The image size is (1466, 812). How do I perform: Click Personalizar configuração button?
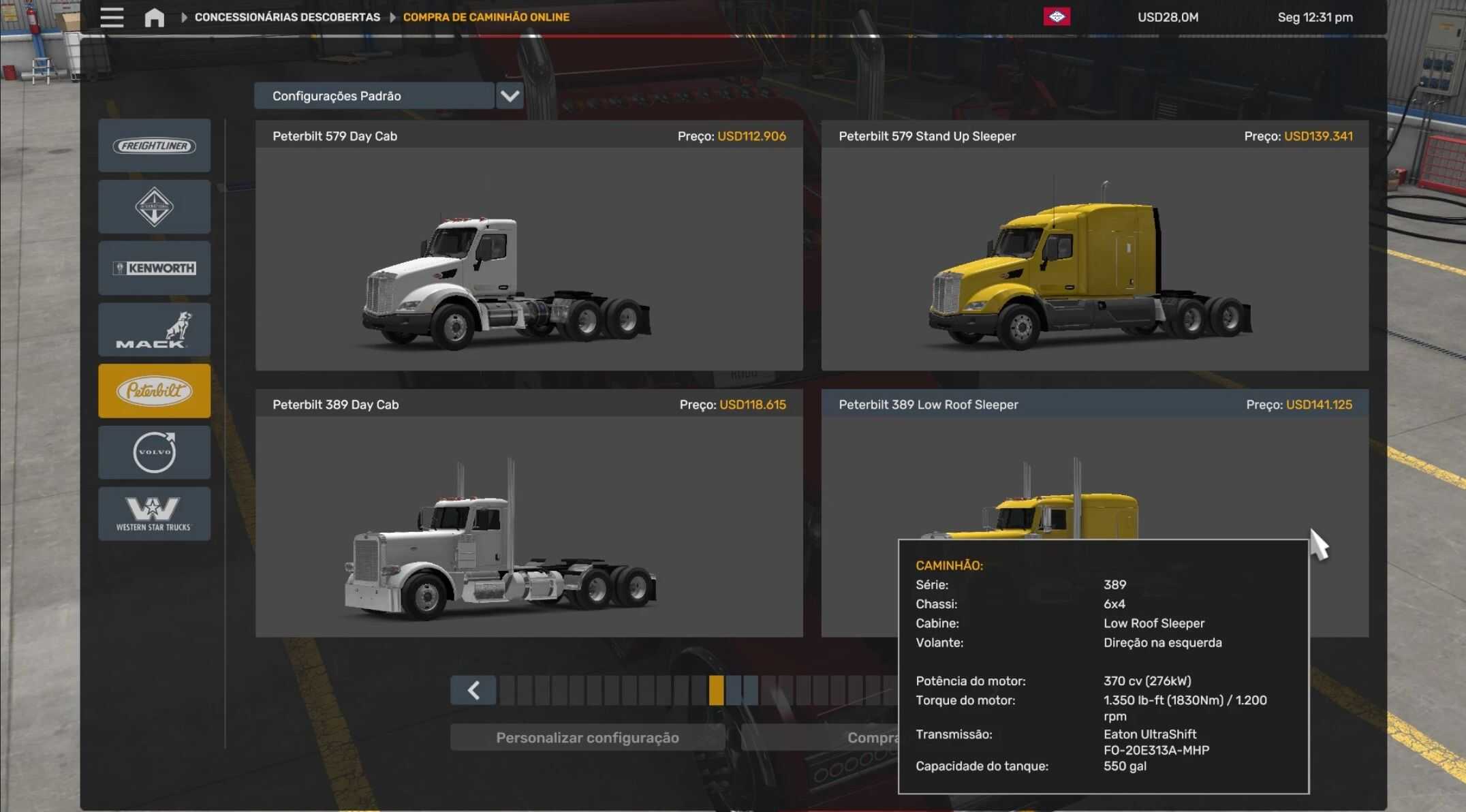coord(587,738)
